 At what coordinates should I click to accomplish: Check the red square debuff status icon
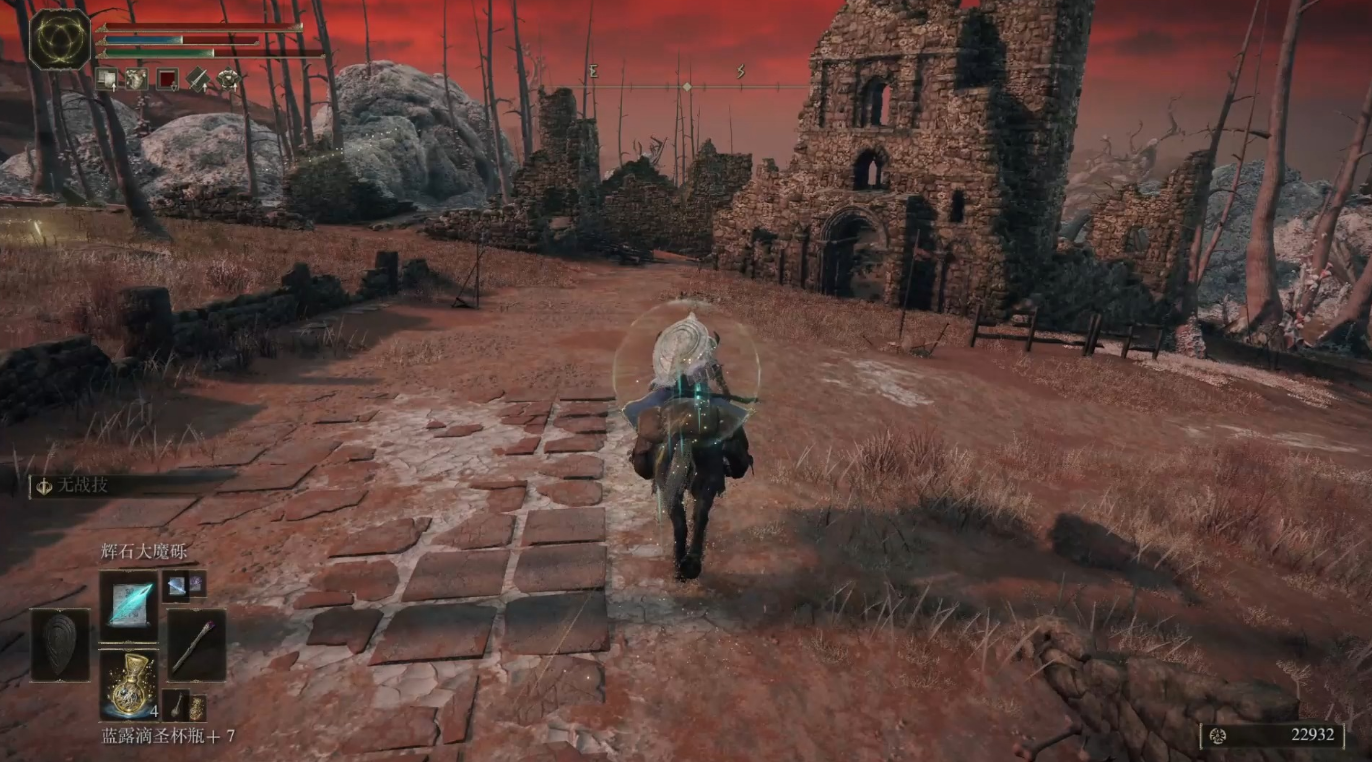pos(167,79)
